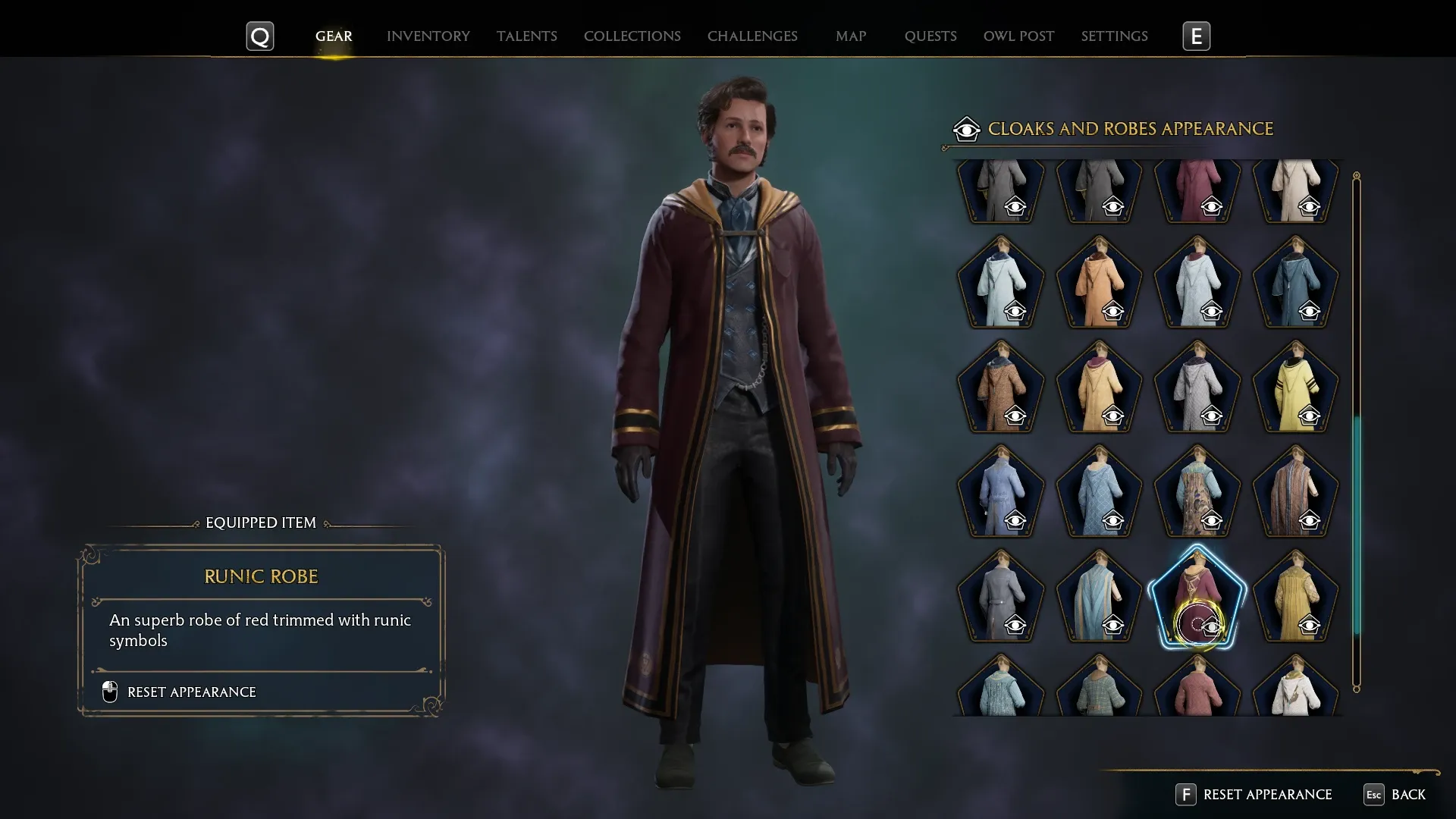Choose the orange hooded robe appearance
The width and height of the screenshot is (1456, 819).
[x=1099, y=282]
